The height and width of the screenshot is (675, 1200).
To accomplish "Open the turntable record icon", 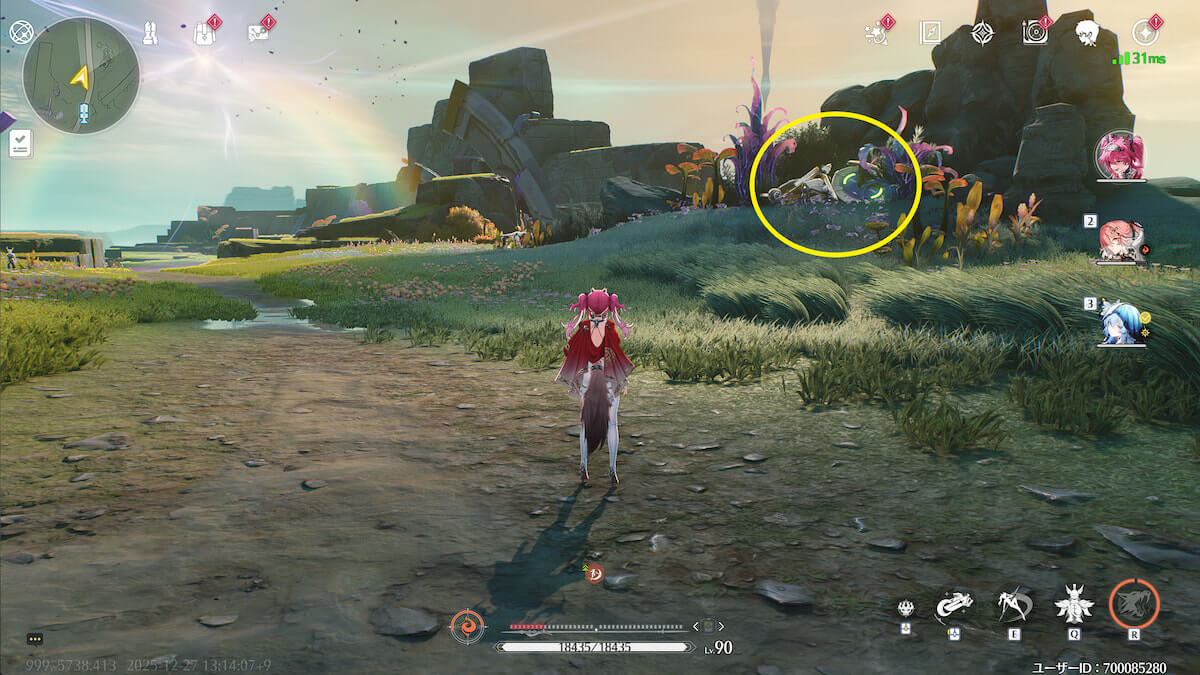I will (x=1035, y=33).
